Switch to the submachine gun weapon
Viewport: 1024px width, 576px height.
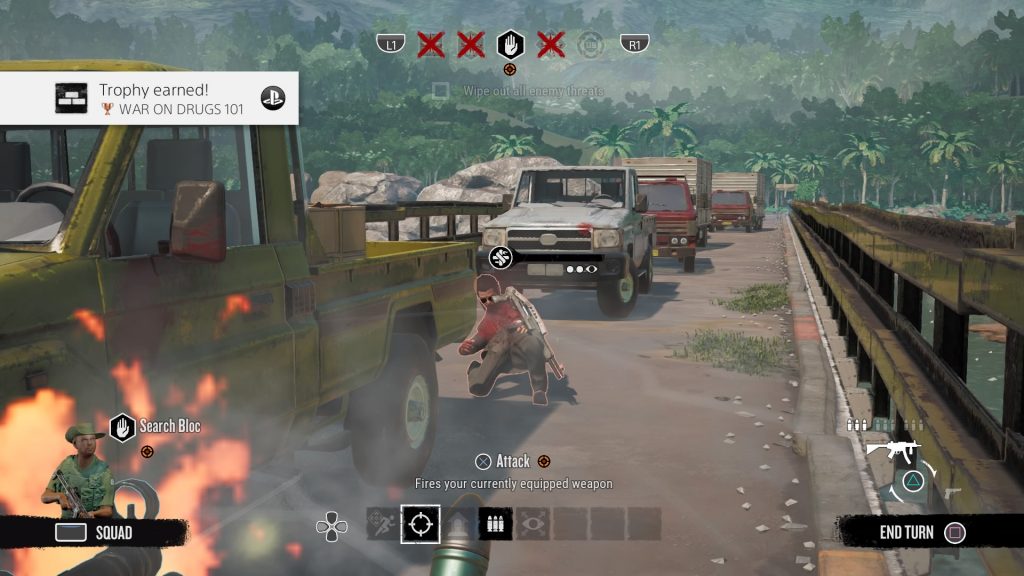(x=892, y=451)
